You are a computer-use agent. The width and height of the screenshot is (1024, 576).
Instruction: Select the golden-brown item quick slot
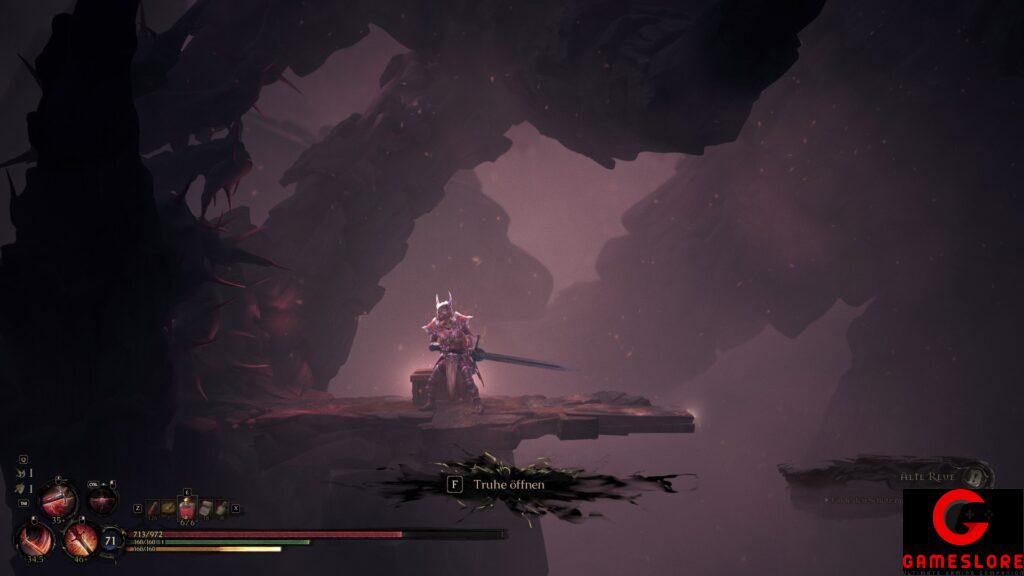pyautogui.click(x=169, y=508)
